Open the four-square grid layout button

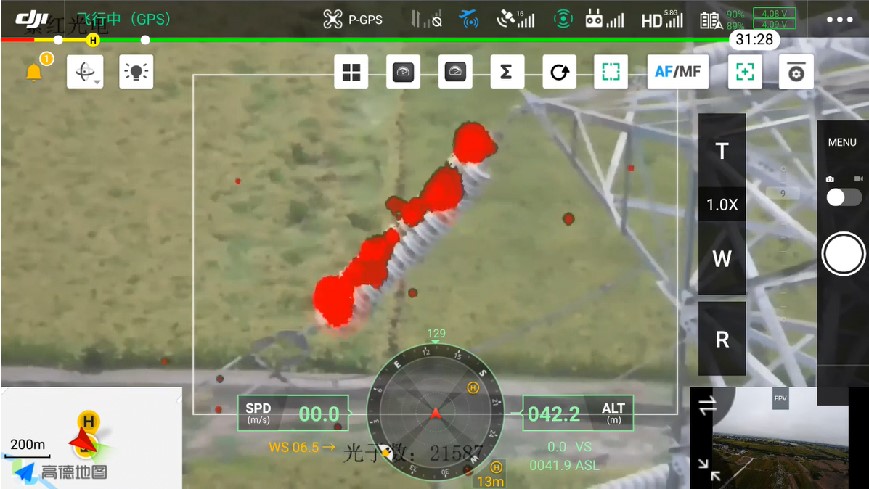(x=351, y=72)
